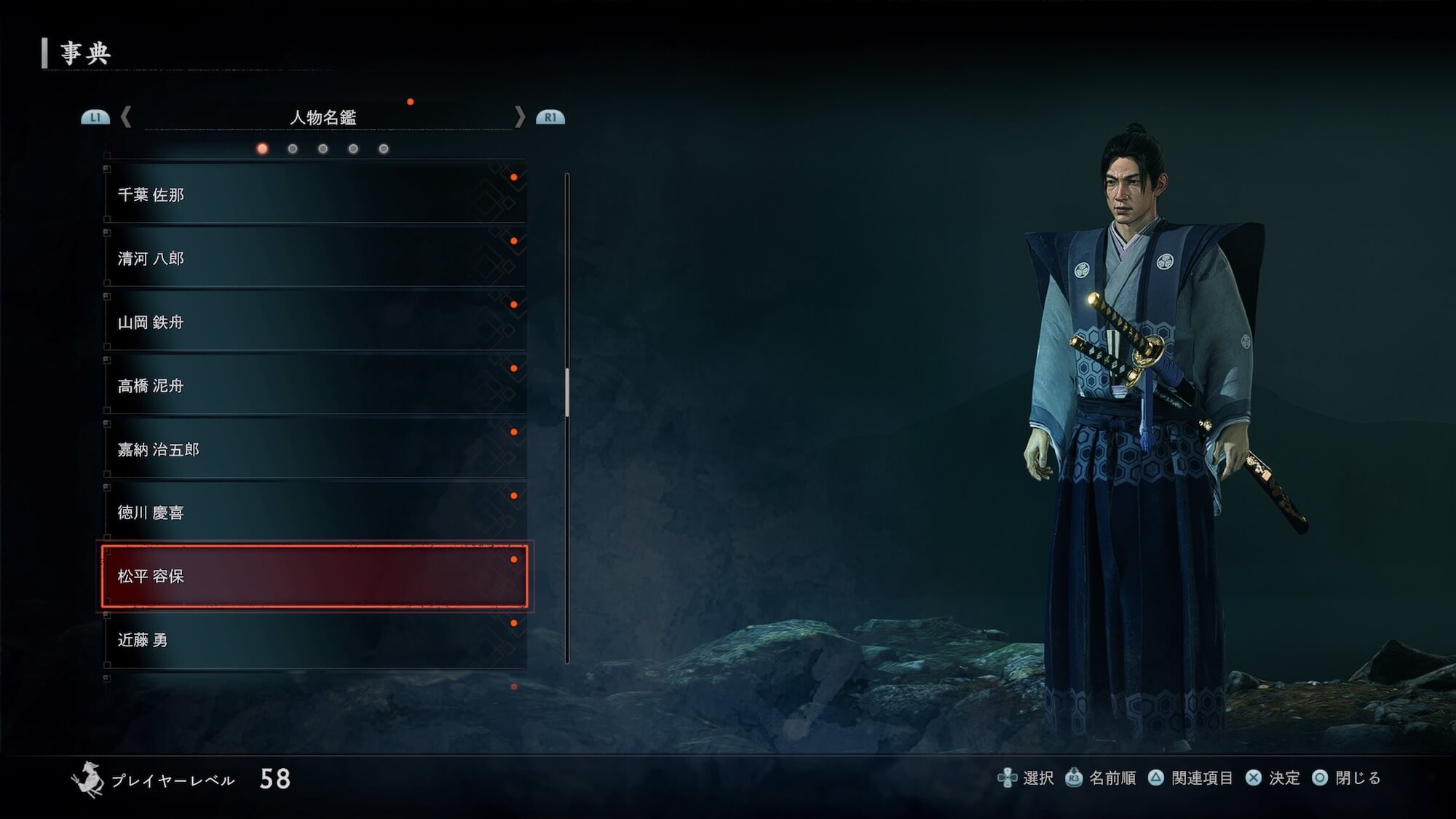Select the 高橋 泥舟 row

(314, 386)
